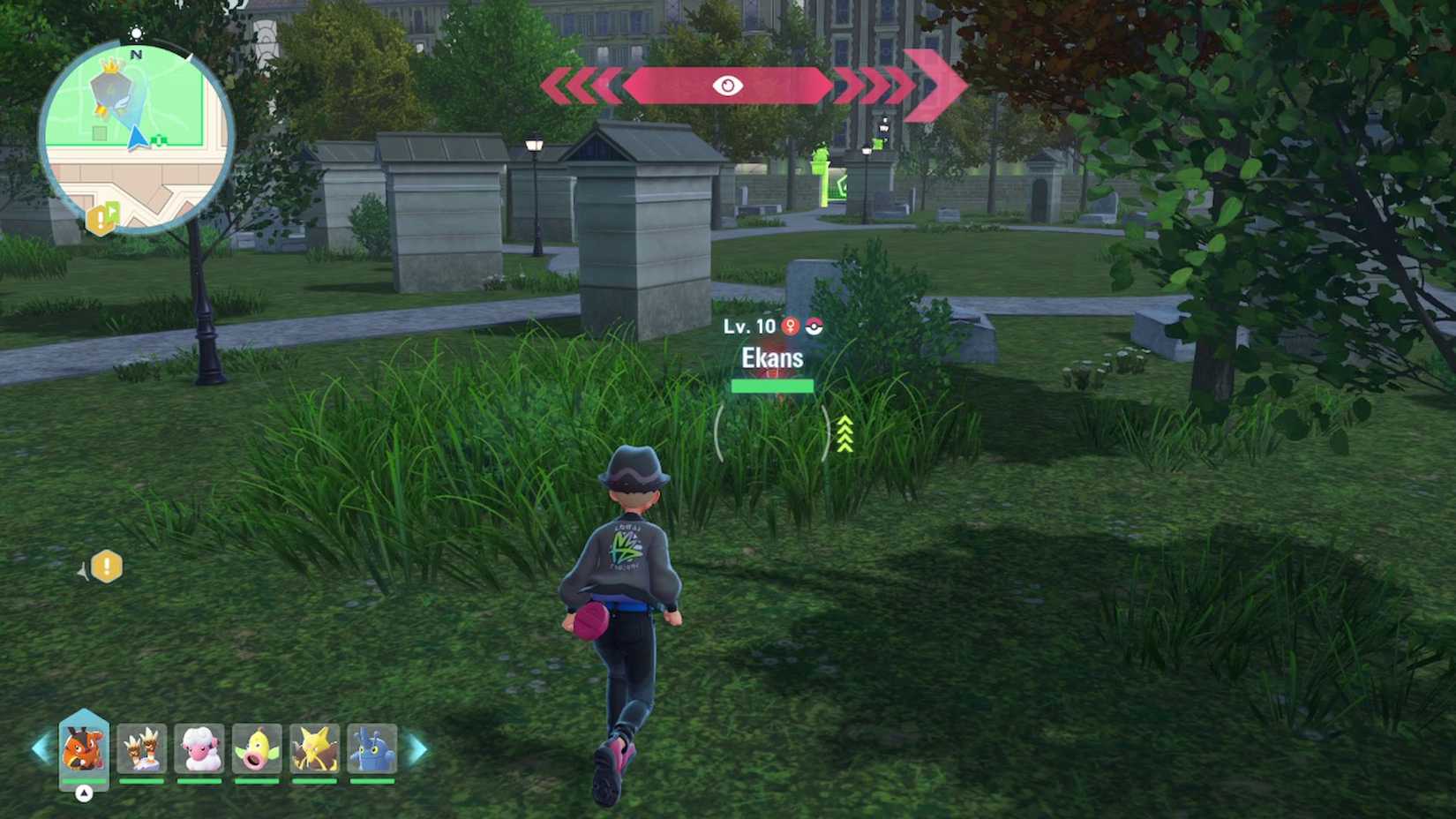This screenshot has height=819, width=1456.
Task: Expand Tepig's details via the up arrow
Action: (84, 793)
